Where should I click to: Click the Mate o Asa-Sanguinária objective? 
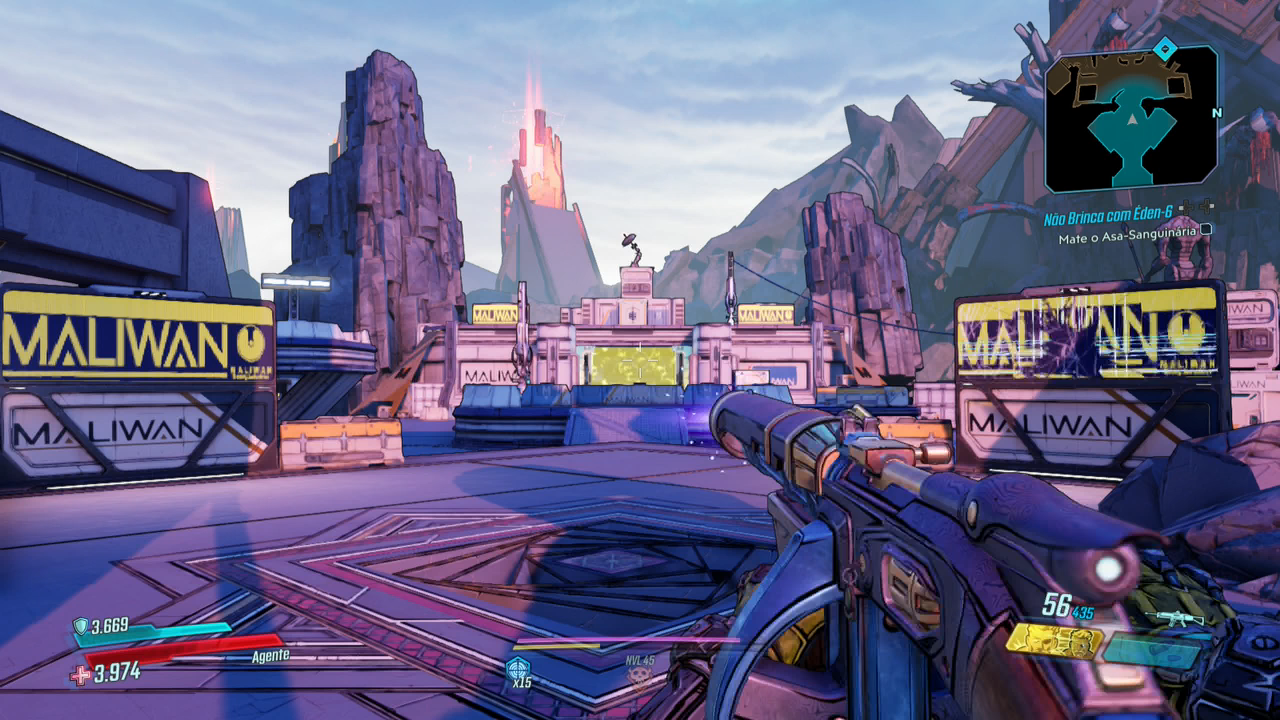(1127, 239)
